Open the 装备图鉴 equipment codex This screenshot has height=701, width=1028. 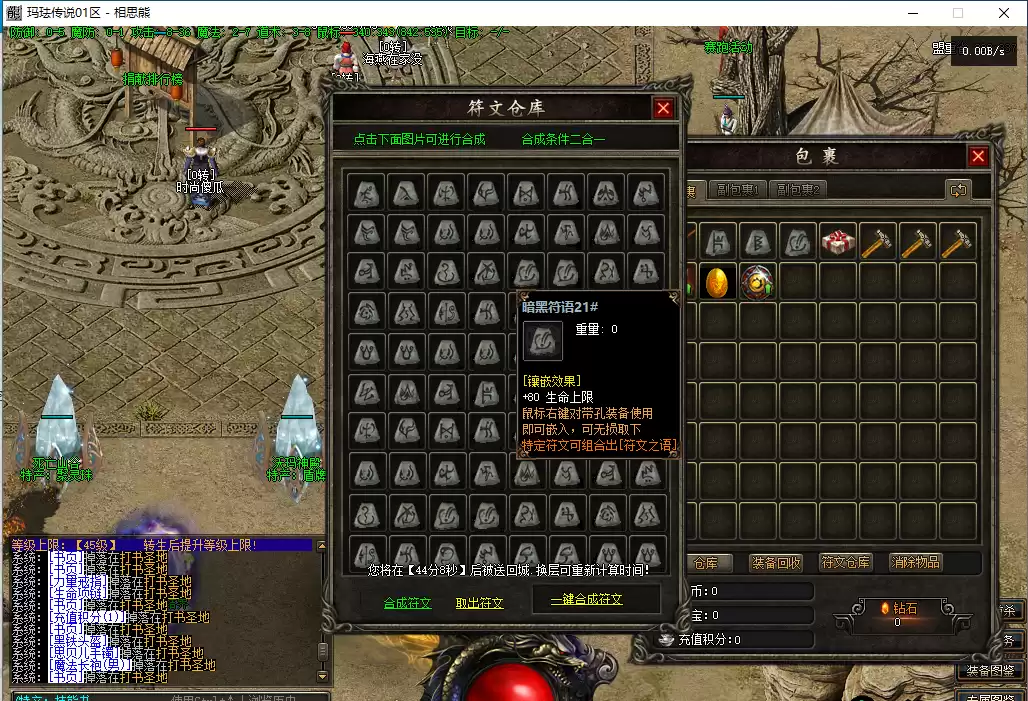(x=990, y=670)
